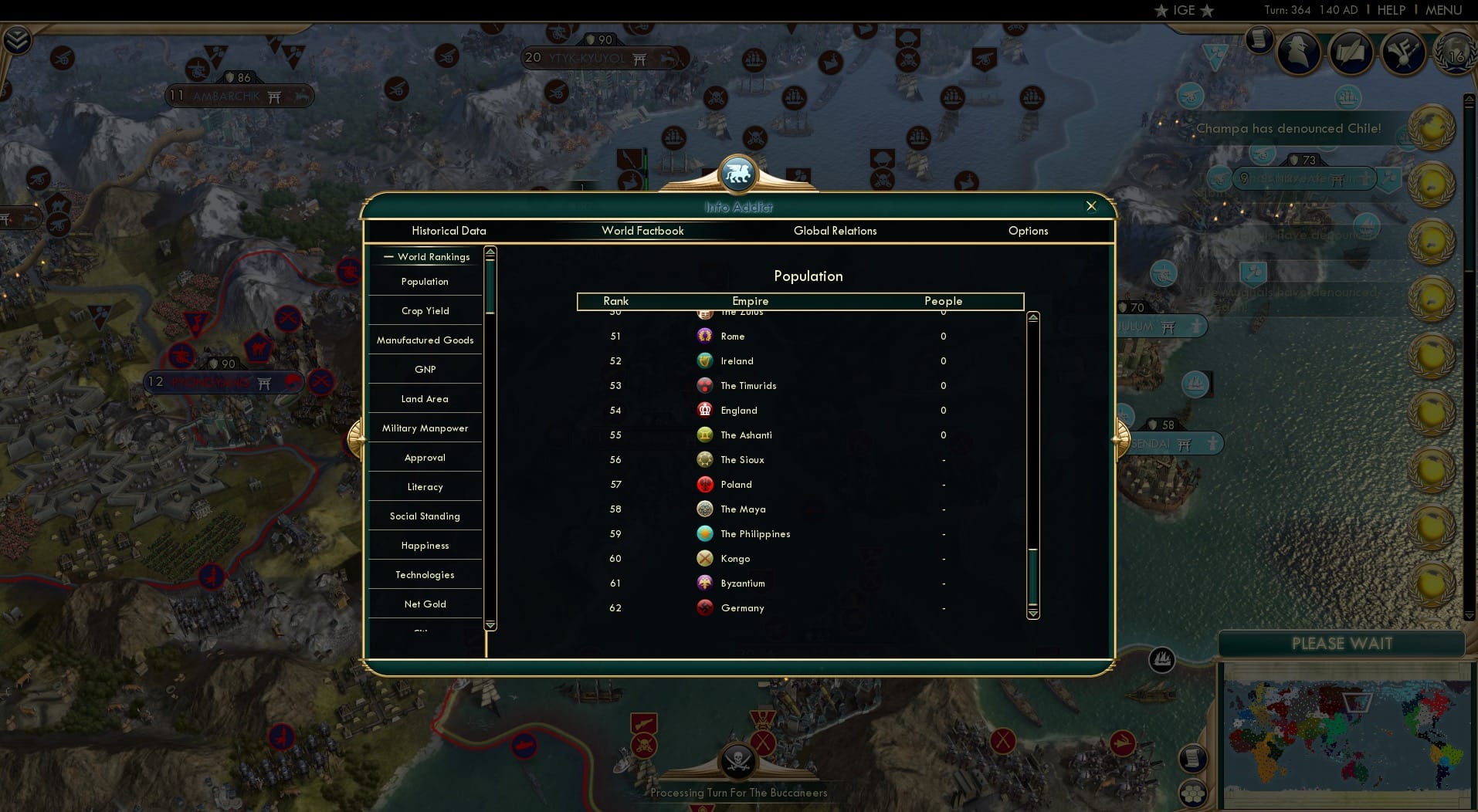Click the Info Addict pegasus emblem
Screen dimensions: 1478x812
tap(738, 174)
